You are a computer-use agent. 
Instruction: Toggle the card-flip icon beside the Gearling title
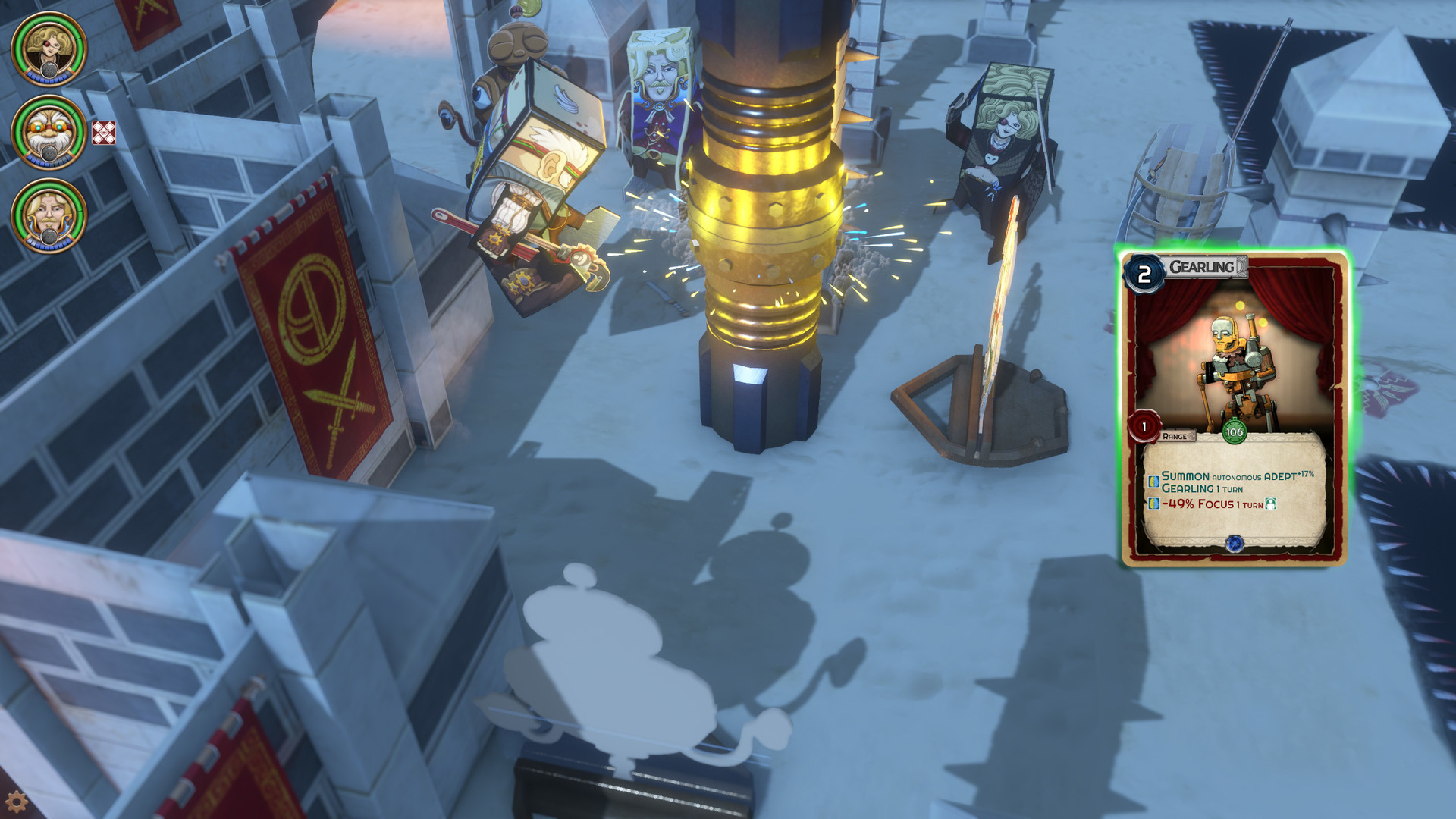pyautogui.click(x=1240, y=264)
